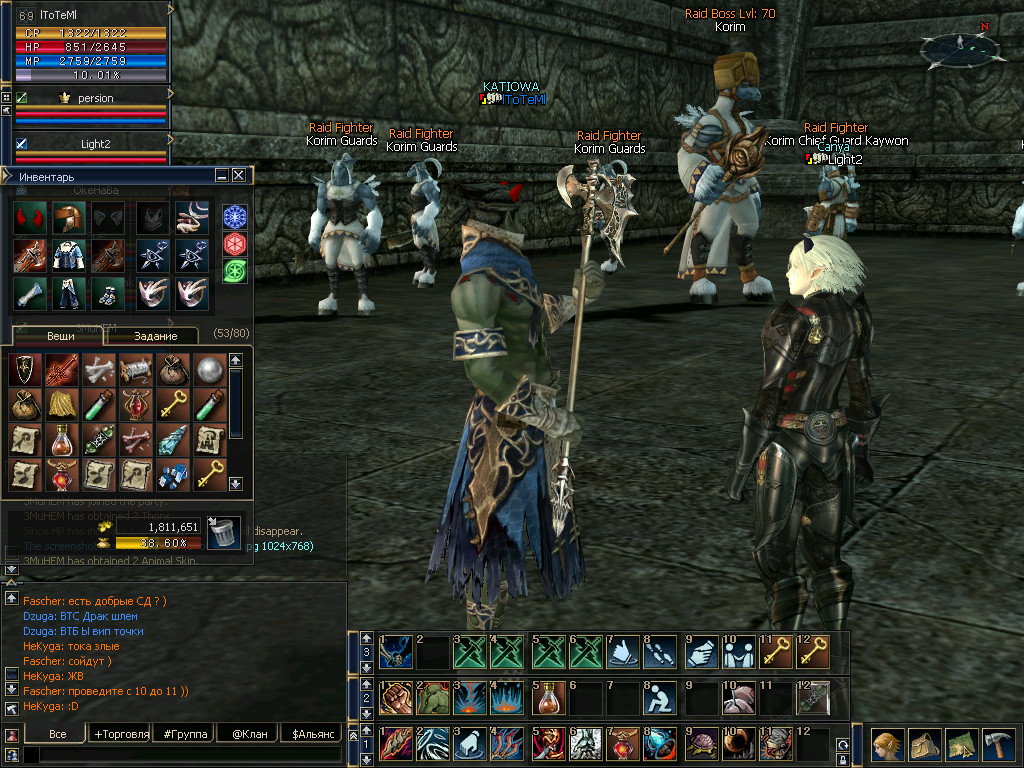Select the equipped bronze helmet slot
Viewport: 1024px width, 768px height.
coord(68,218)
